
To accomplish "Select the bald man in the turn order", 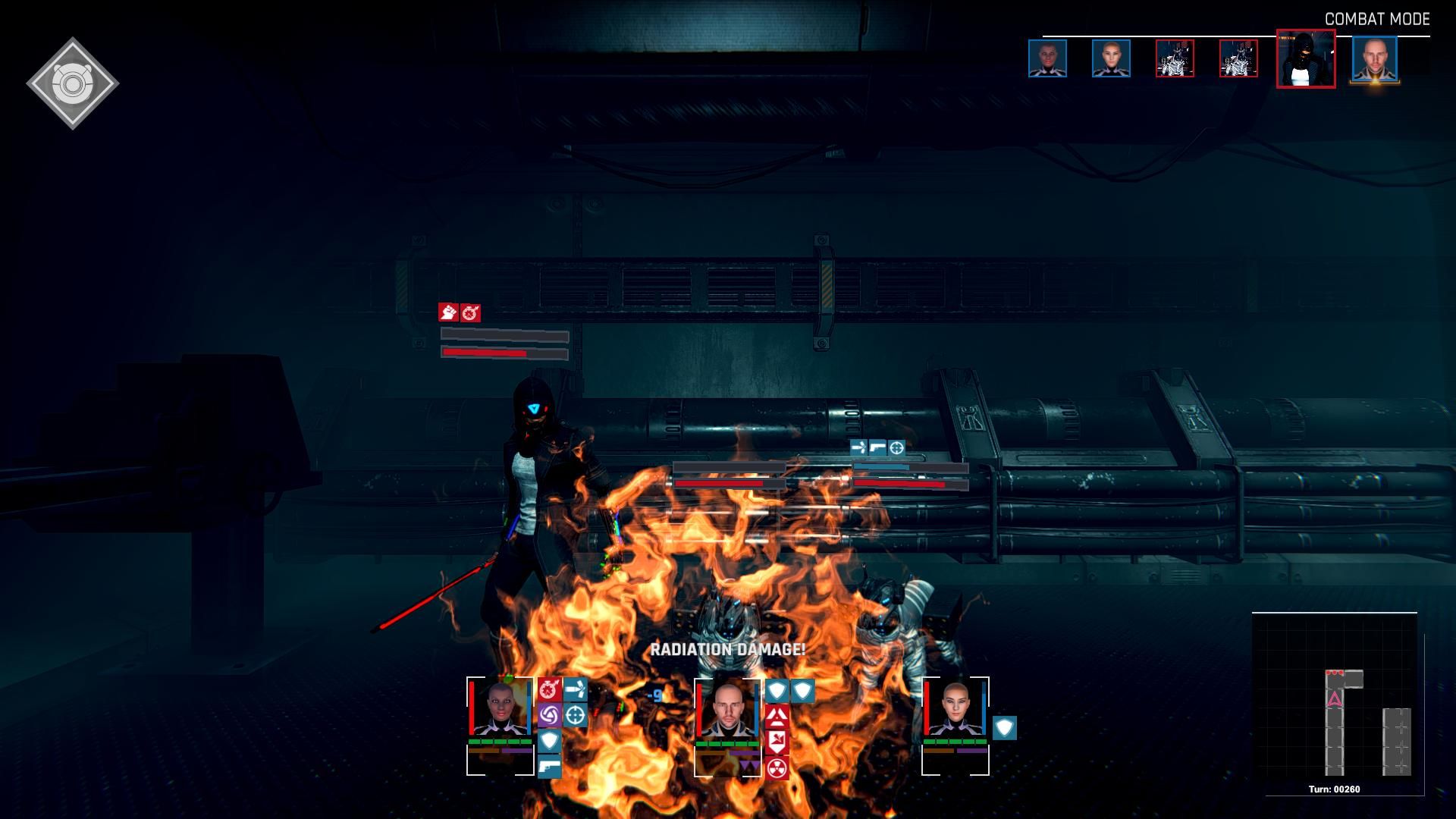I will click(1374, 59).
